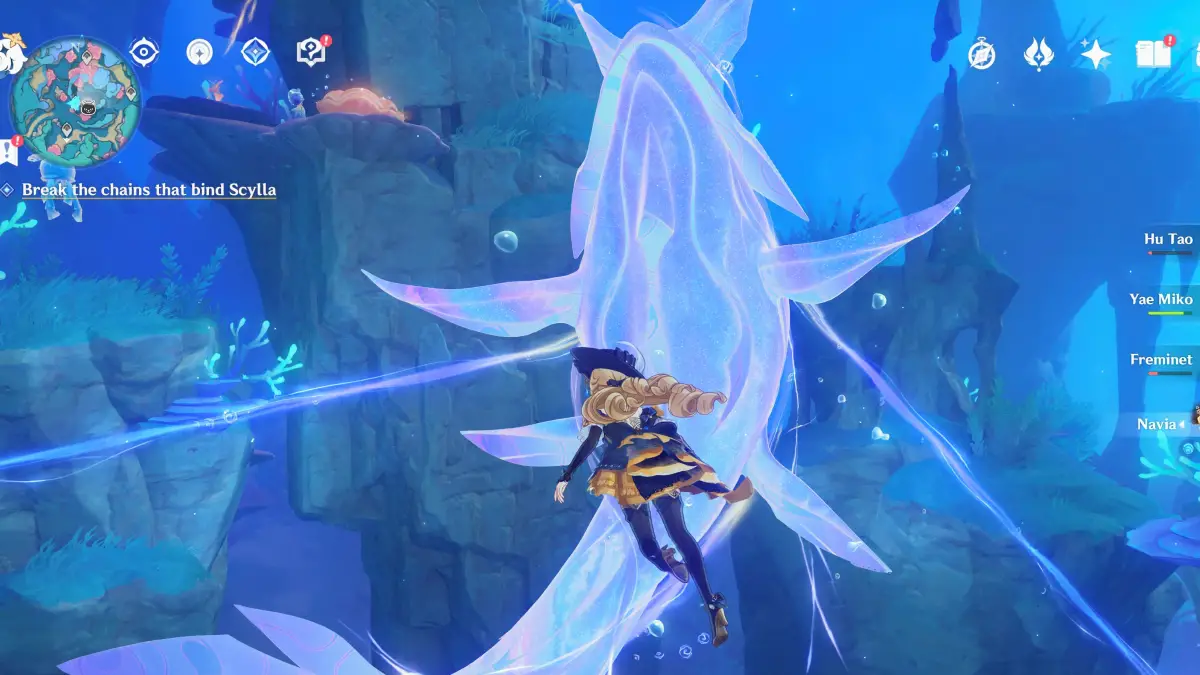Open the four-pointed star Wish icon

point(1095,55)
